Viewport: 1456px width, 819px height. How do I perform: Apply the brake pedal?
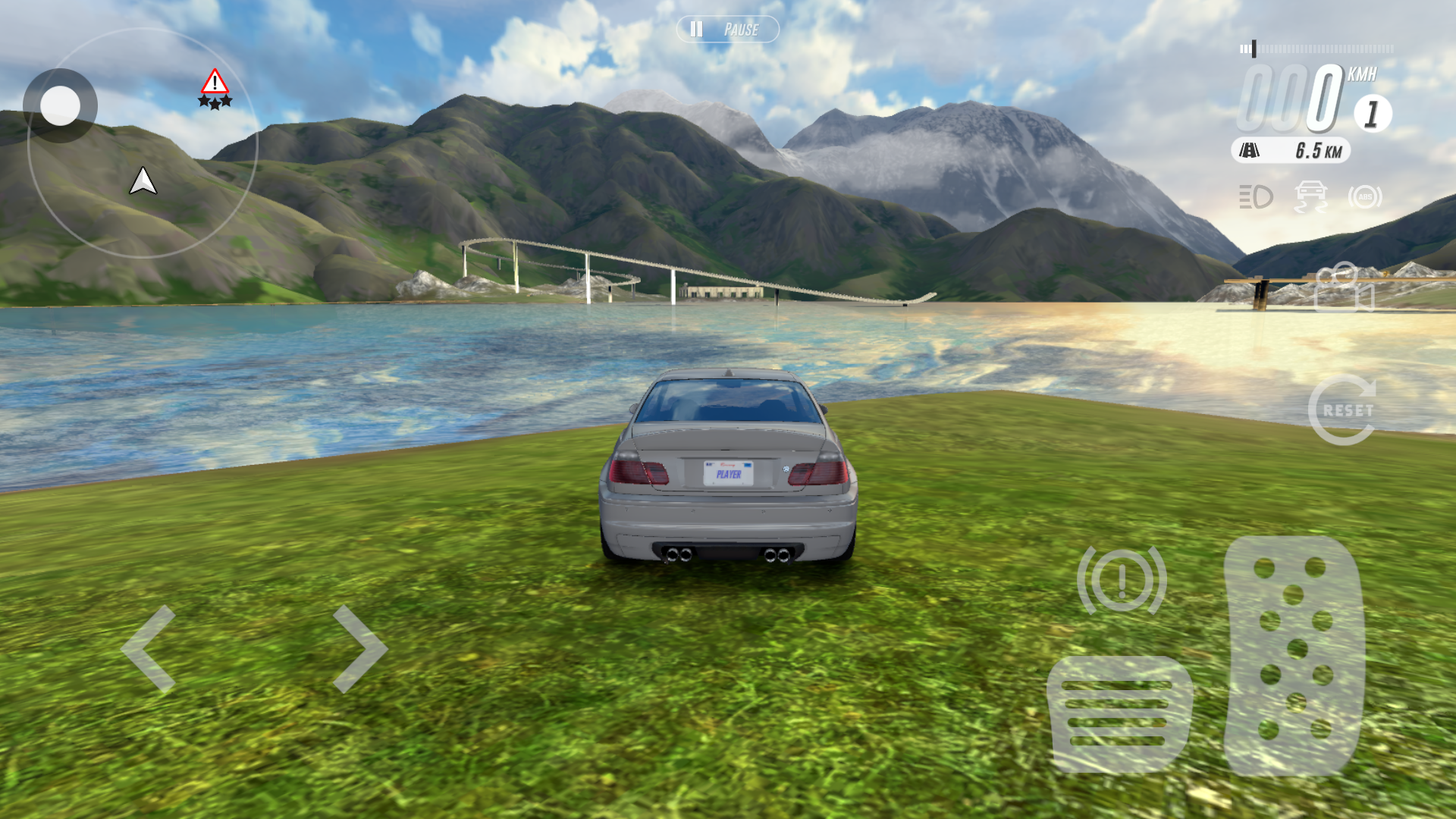click(x=1119, y=714)
